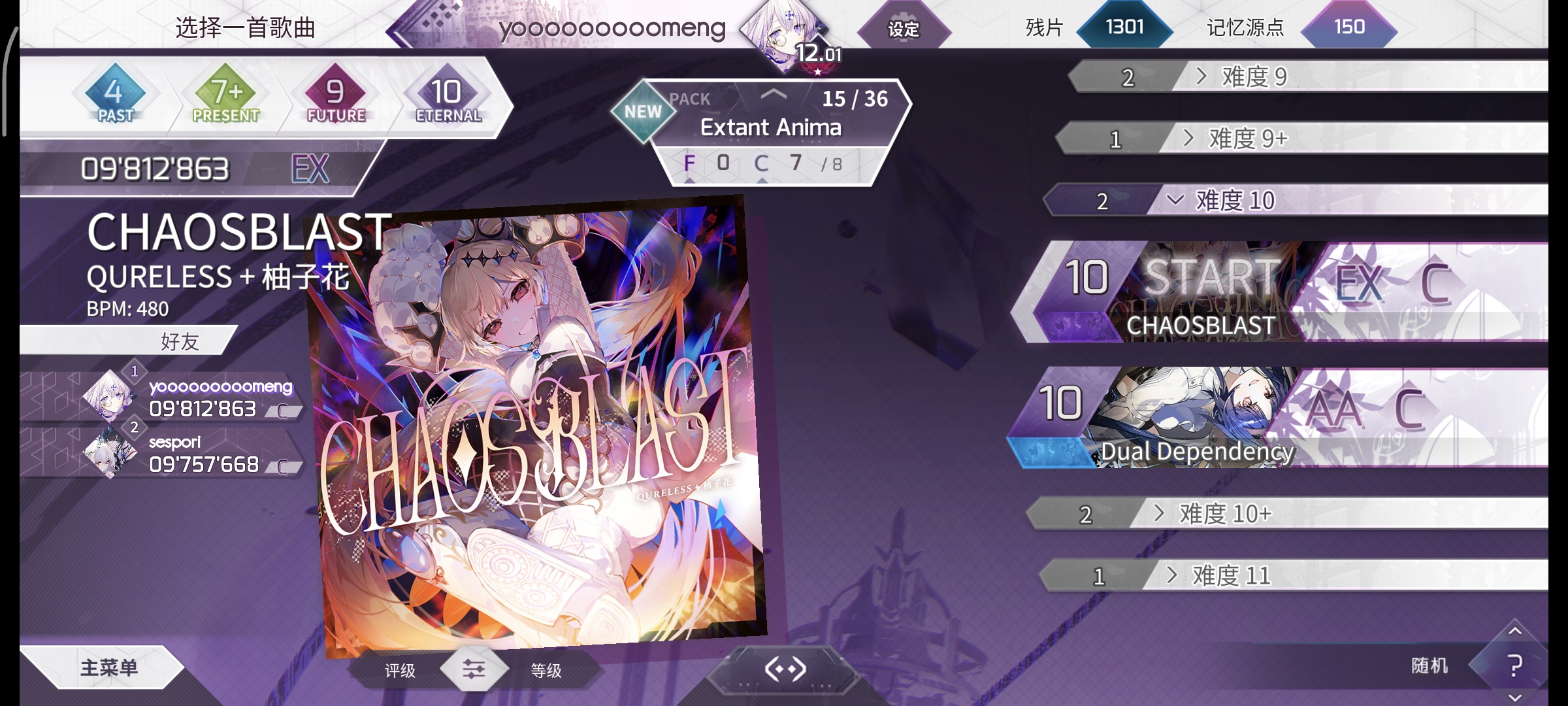Click the double-arrow button at bottom
Screen dimensions: 1568x706
click(x=785, y=669)
